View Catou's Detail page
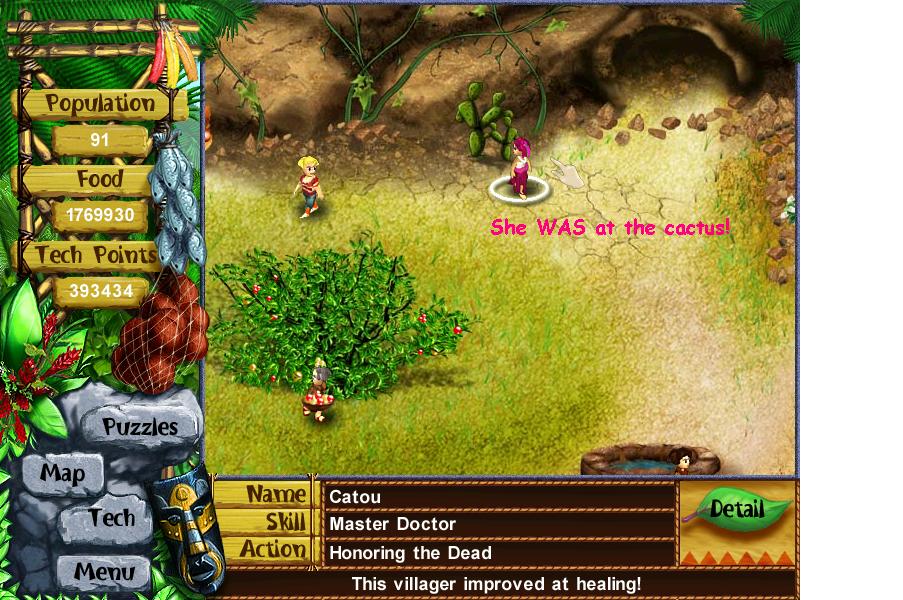Image resolution: width=903 pixels, height=600 pixels. click(x=737, y=509)
